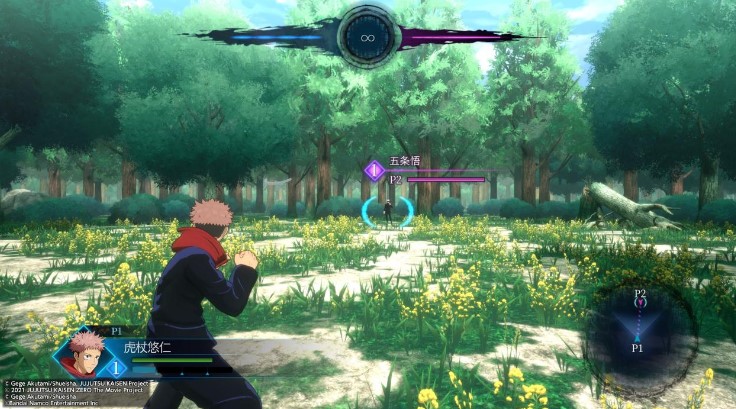Viewport: 736px width, 409px height.
Task: Click Yuji Itadori's character portrait
Action: (x=86, y=349)
